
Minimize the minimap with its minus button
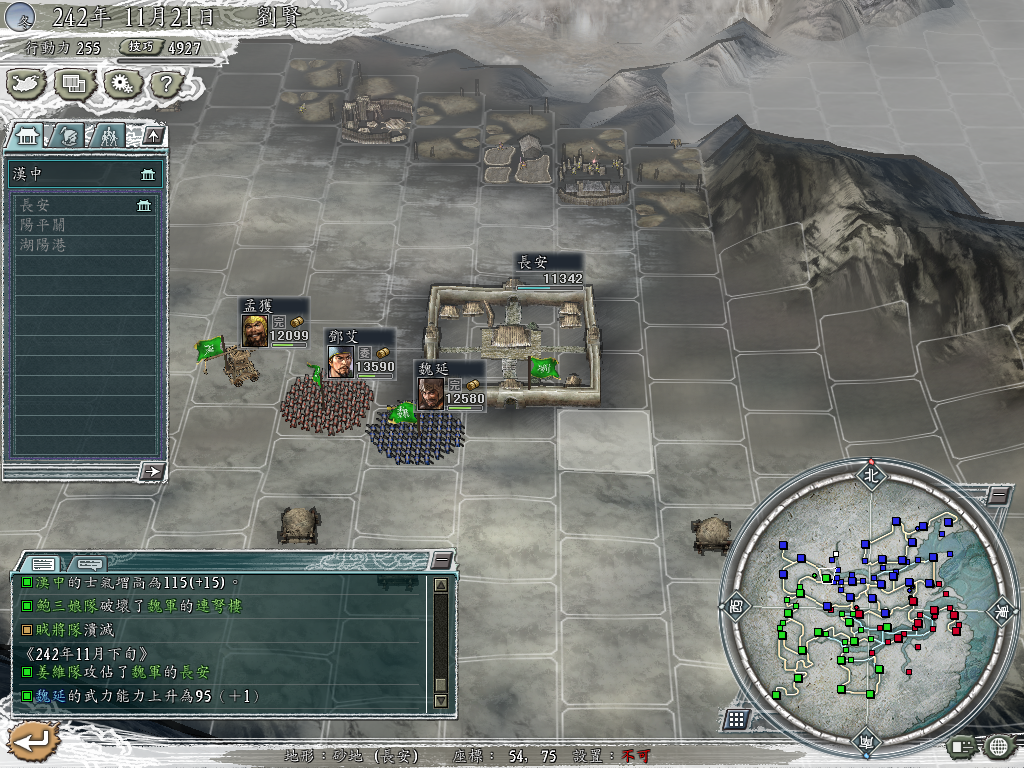pos(997,496)
